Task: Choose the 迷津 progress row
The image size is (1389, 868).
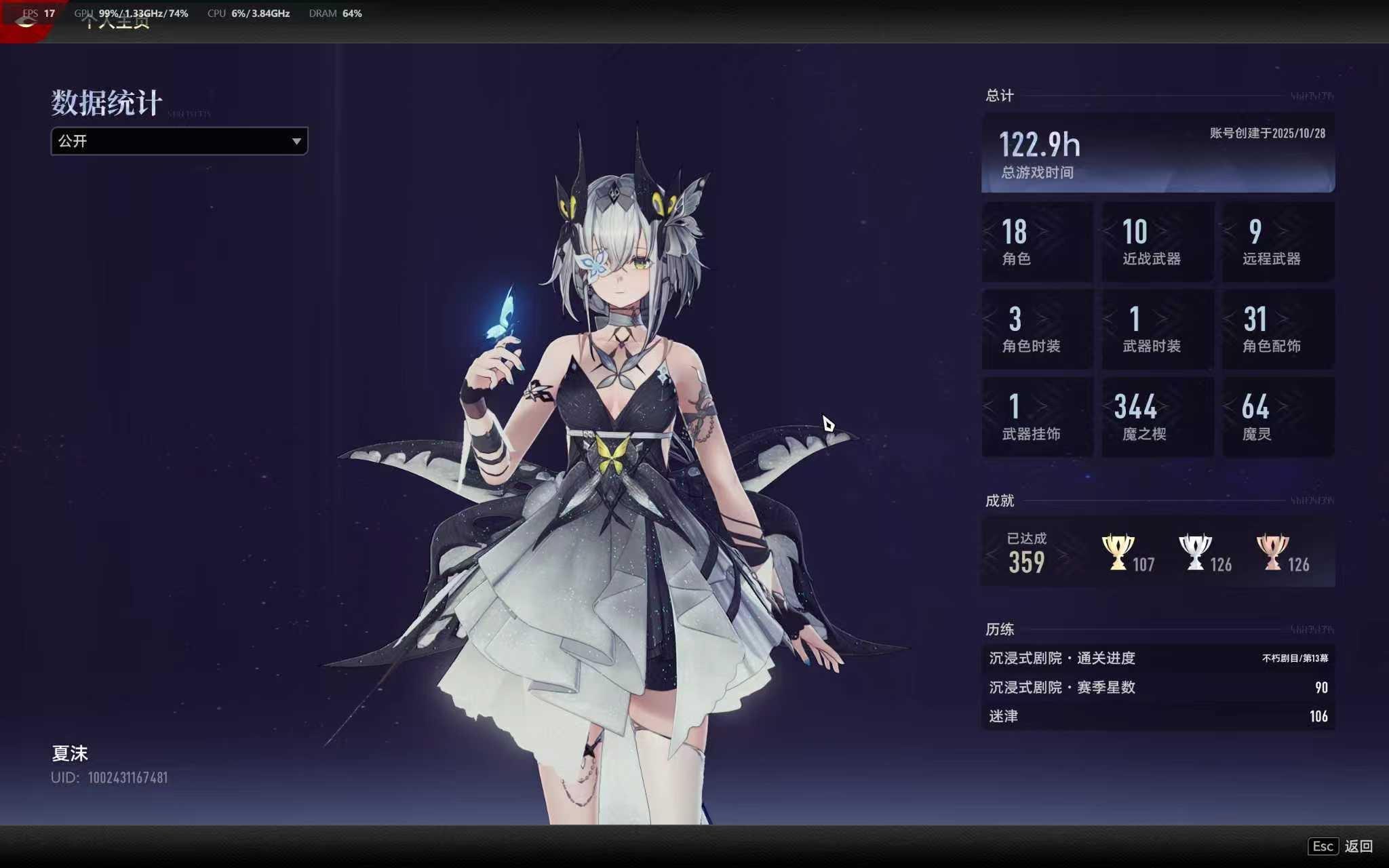Action: point(1157,716)
